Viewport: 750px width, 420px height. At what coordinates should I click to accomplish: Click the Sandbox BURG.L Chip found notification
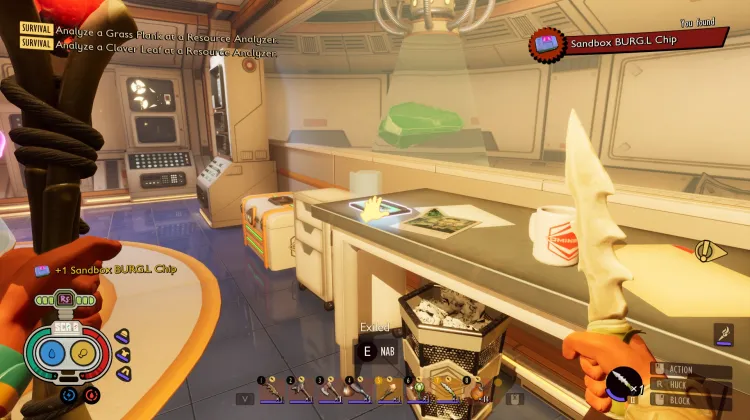coord(628,43)
